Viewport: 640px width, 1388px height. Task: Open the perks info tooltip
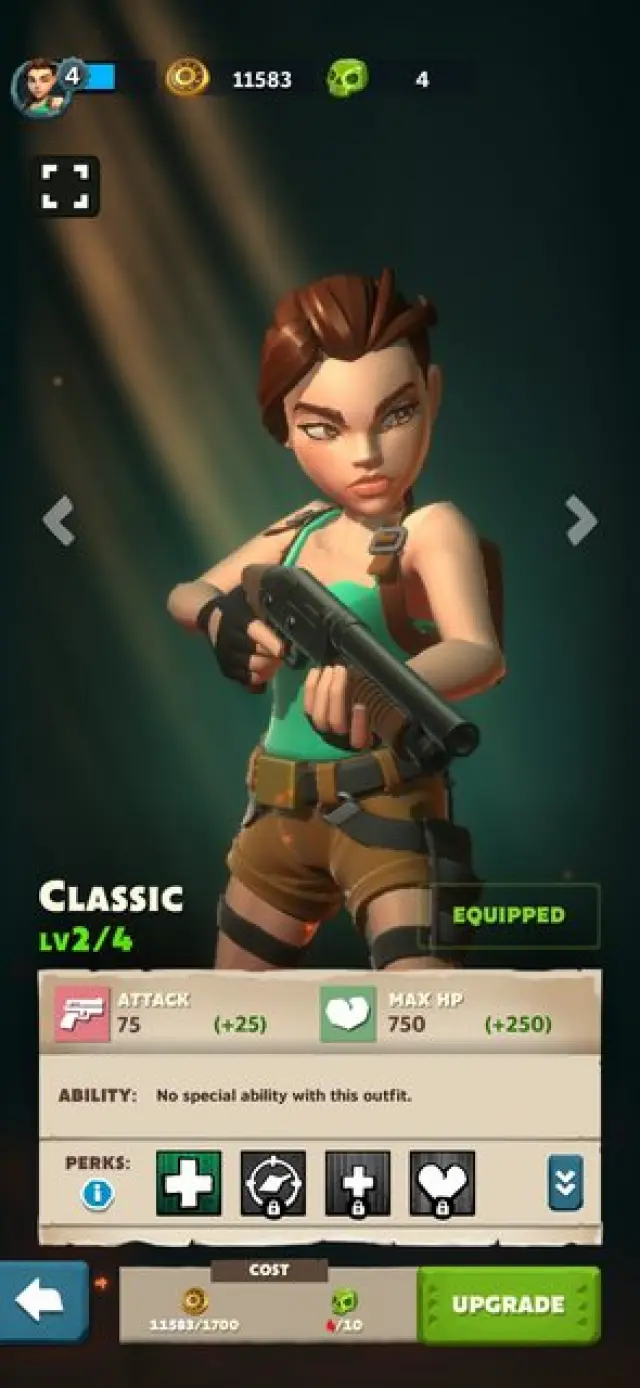coord(97,1193)
